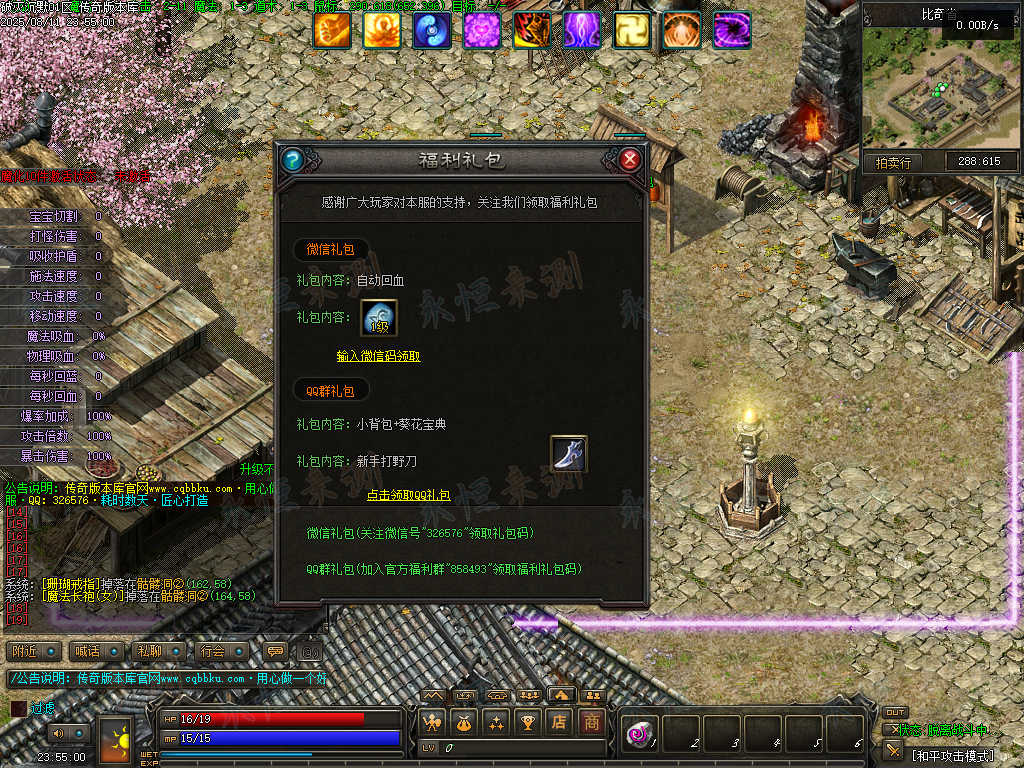The width and height of the screenshot is (1024, 768).
Task: Open the 拍卖行 auction house
Action: pos(893,162)
